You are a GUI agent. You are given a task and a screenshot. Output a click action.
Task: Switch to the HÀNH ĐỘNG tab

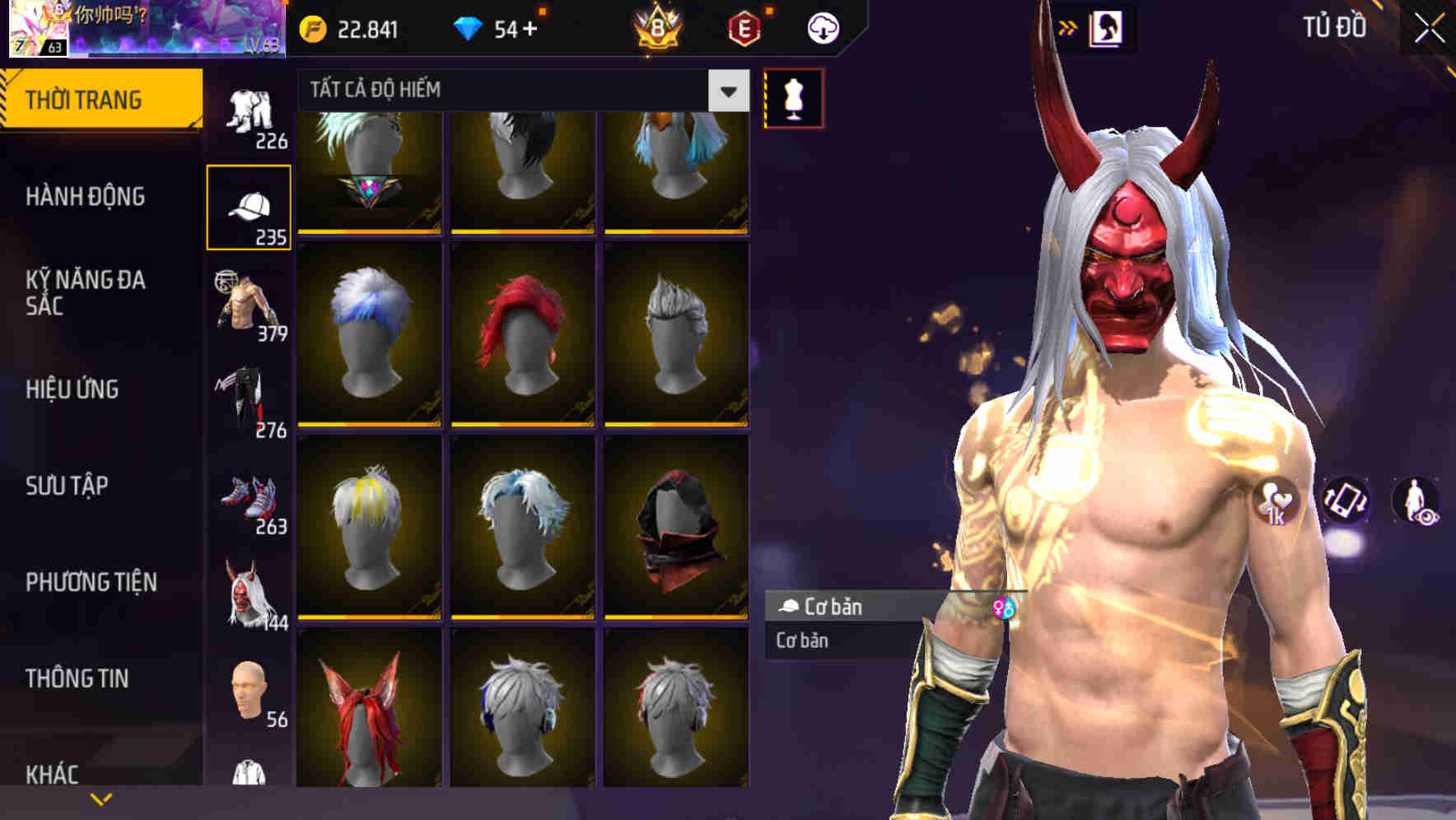tap(86, 198)
